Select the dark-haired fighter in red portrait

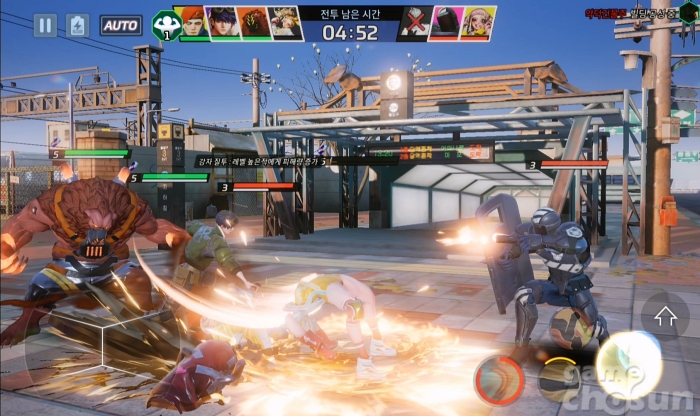coord(222,23)
